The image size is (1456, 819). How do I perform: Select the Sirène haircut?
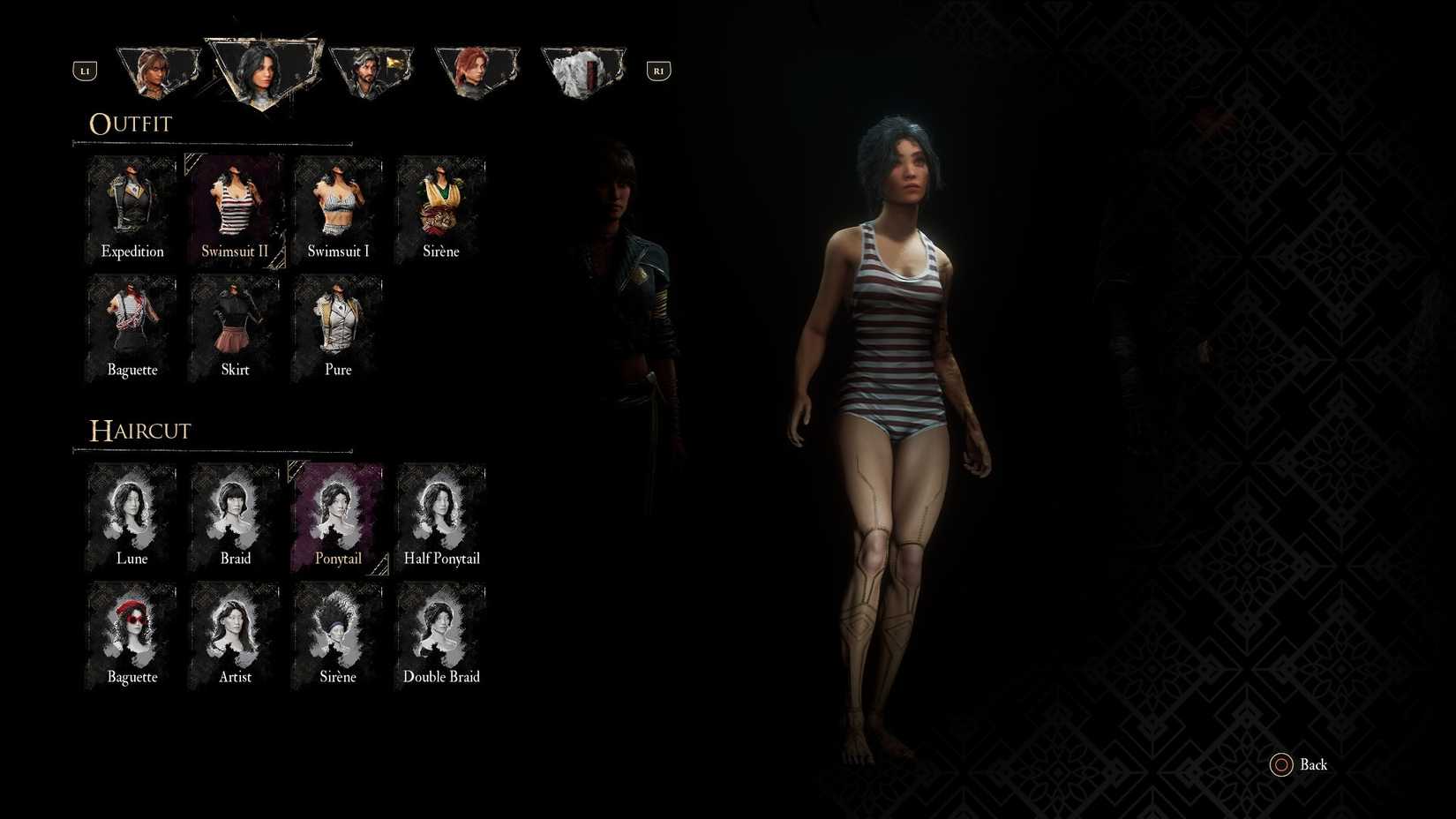pos(338,633)
